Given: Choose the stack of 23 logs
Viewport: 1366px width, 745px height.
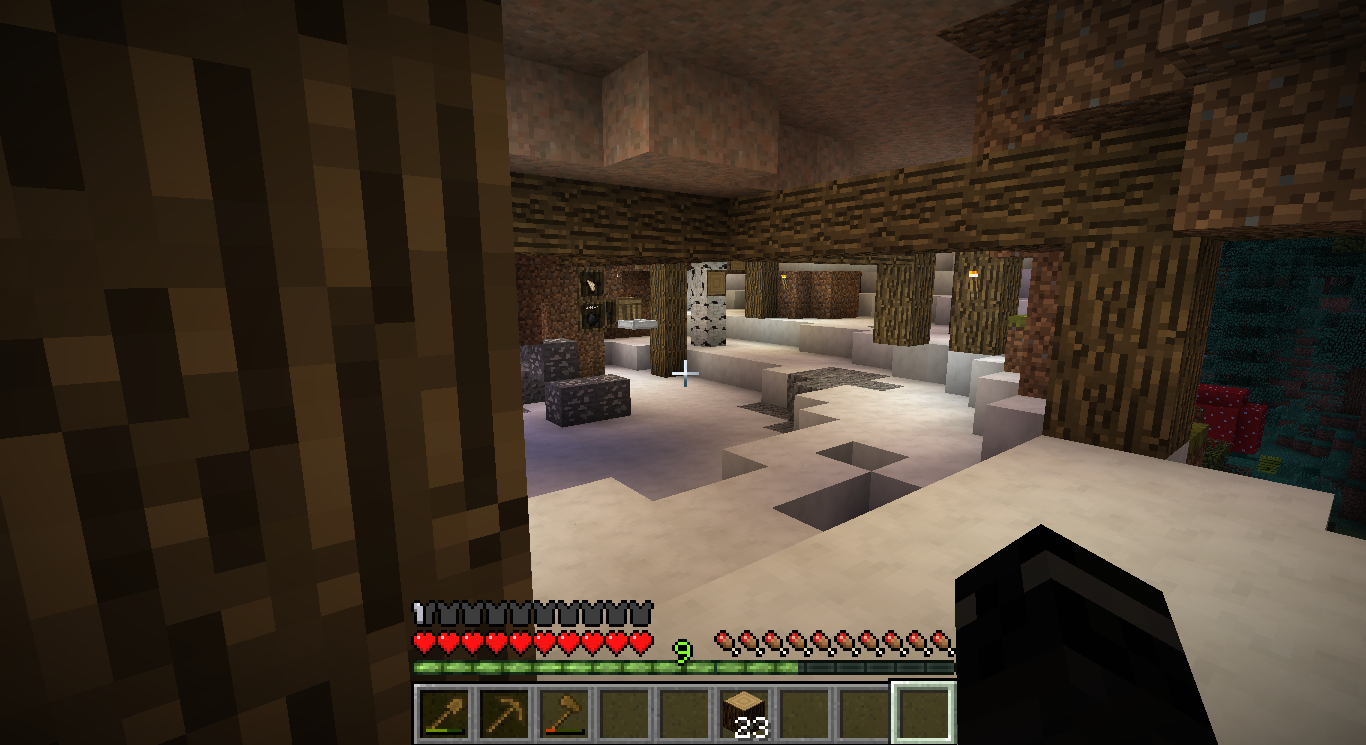Looking at the screenshot, I should point(743,713).
